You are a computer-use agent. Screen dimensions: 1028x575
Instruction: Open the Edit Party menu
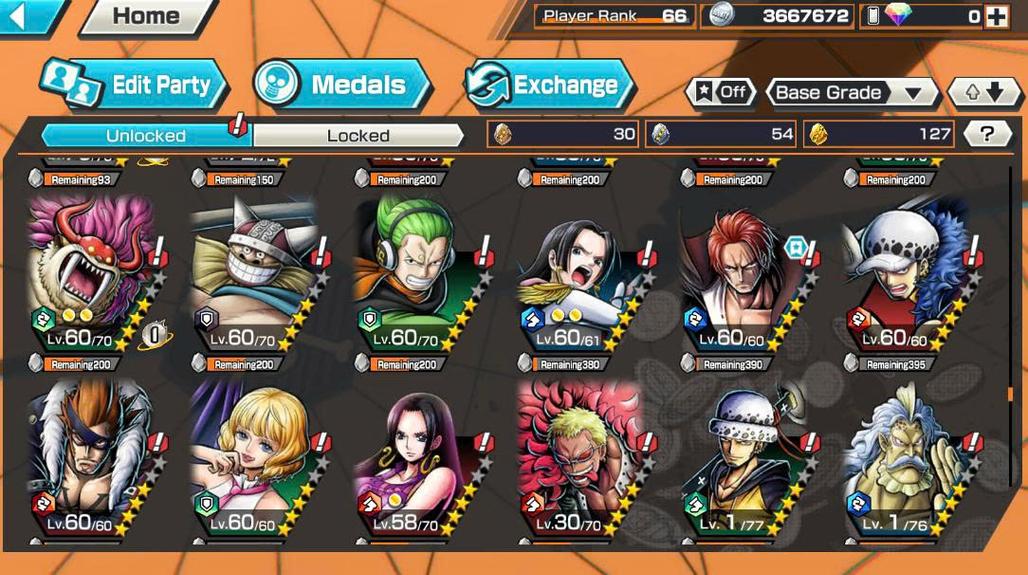pyautogui.click(x=135, y=85)
